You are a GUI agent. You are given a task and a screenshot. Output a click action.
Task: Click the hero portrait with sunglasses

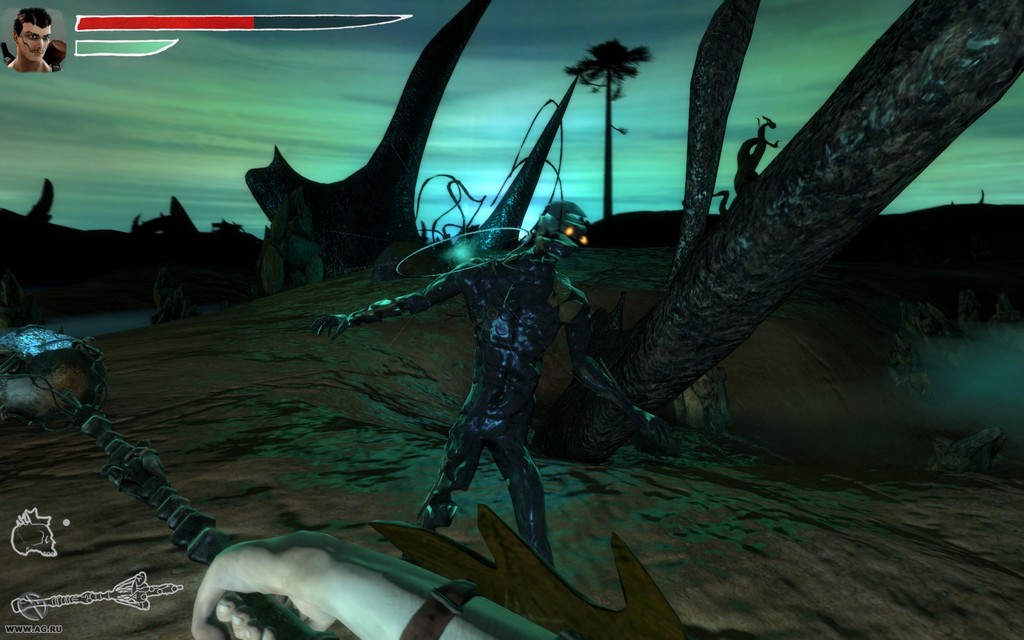click(37, 40)
